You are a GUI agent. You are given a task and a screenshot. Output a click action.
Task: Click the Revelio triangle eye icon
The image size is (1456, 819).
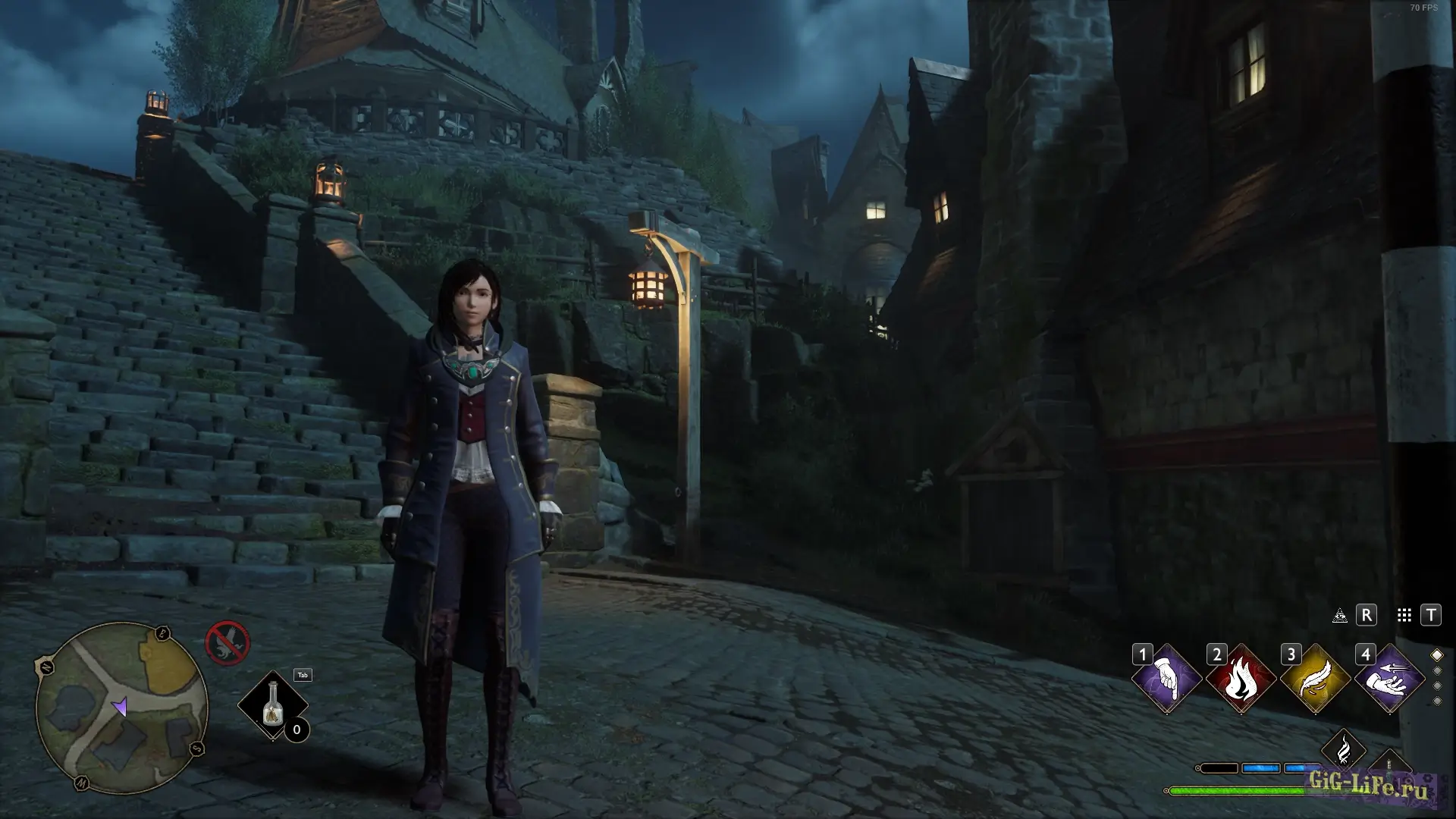pyautogui.click(x=1340, y=615)
